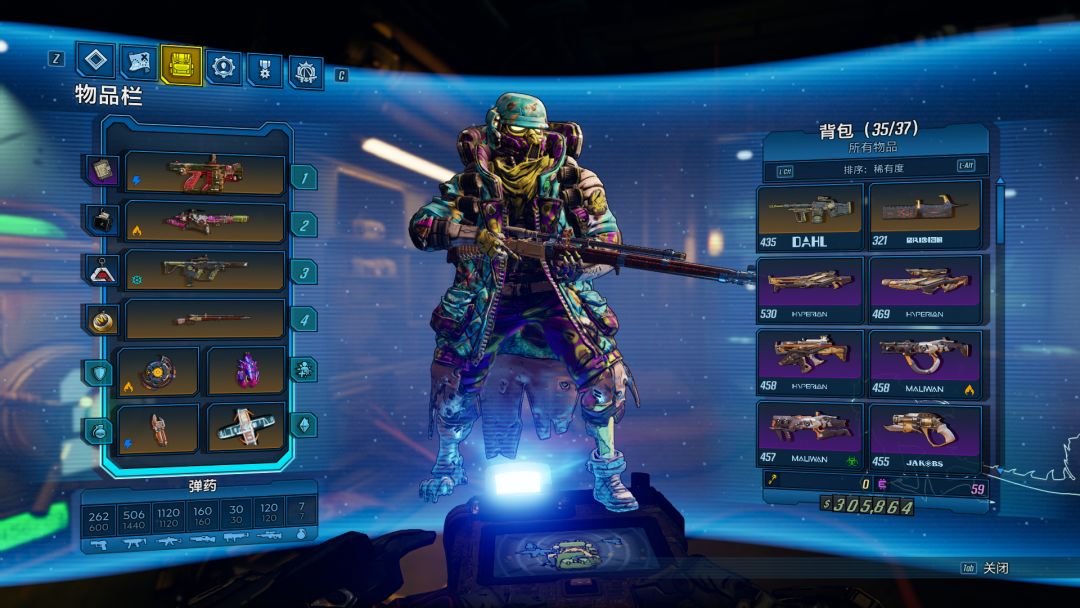Choose the level 530 Hyperion weapon
This screenshot has height=608, width=1080.
(810, 289)
